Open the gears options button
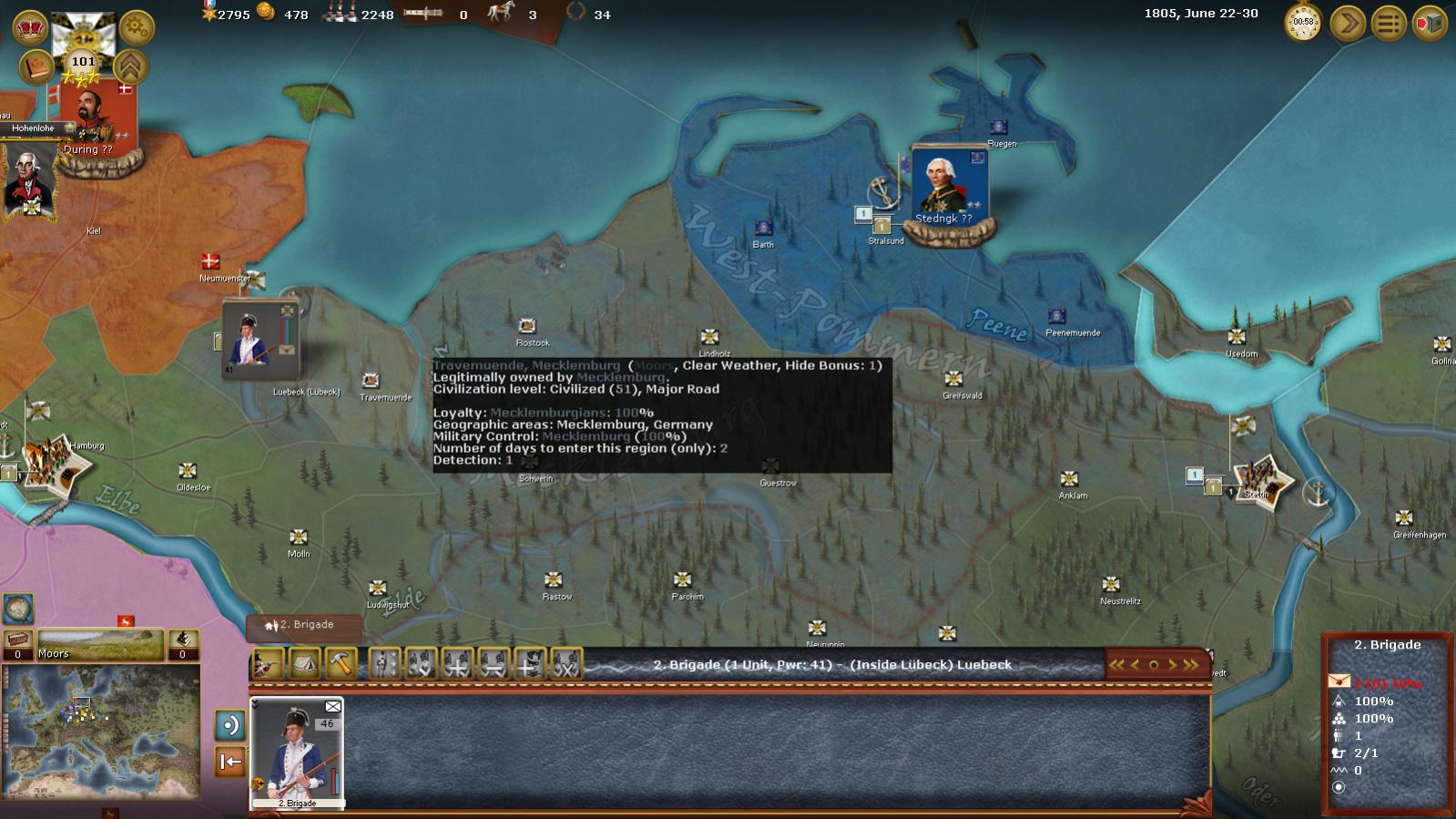This screenshot has width=1456, height=819. pos(137,27)
